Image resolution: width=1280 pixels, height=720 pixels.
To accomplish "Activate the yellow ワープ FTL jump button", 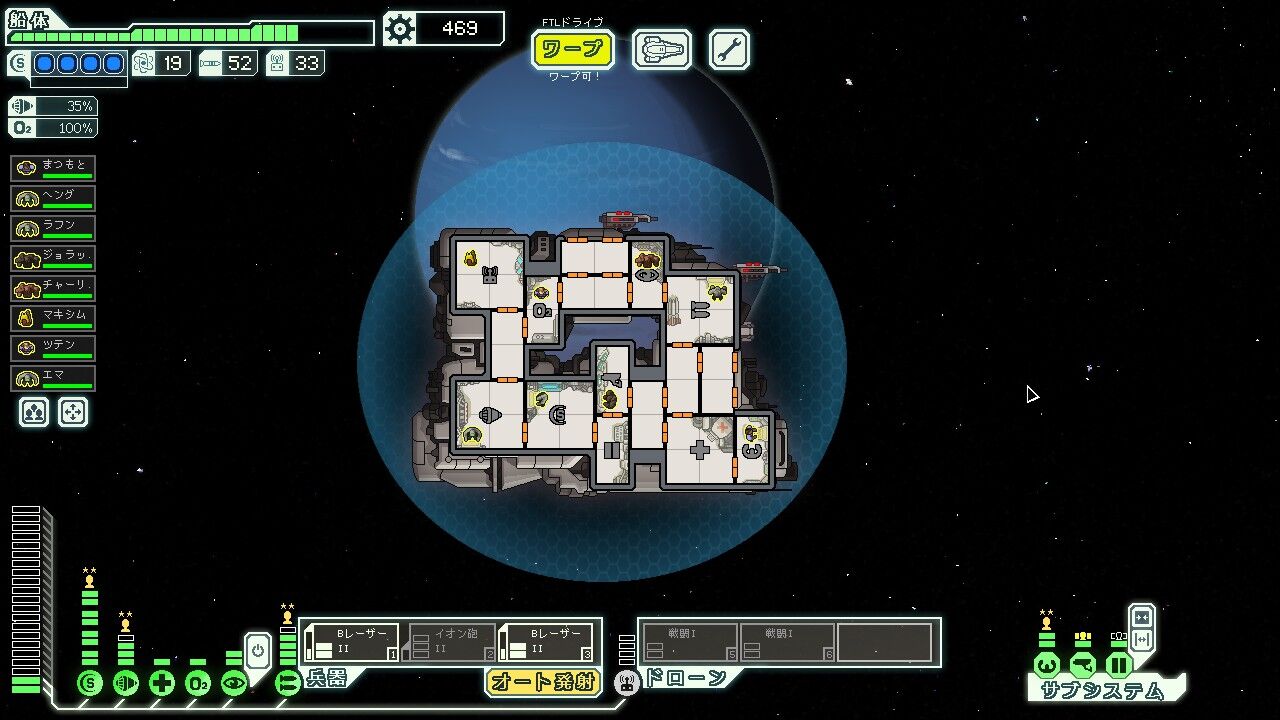I will pos(572,49).
